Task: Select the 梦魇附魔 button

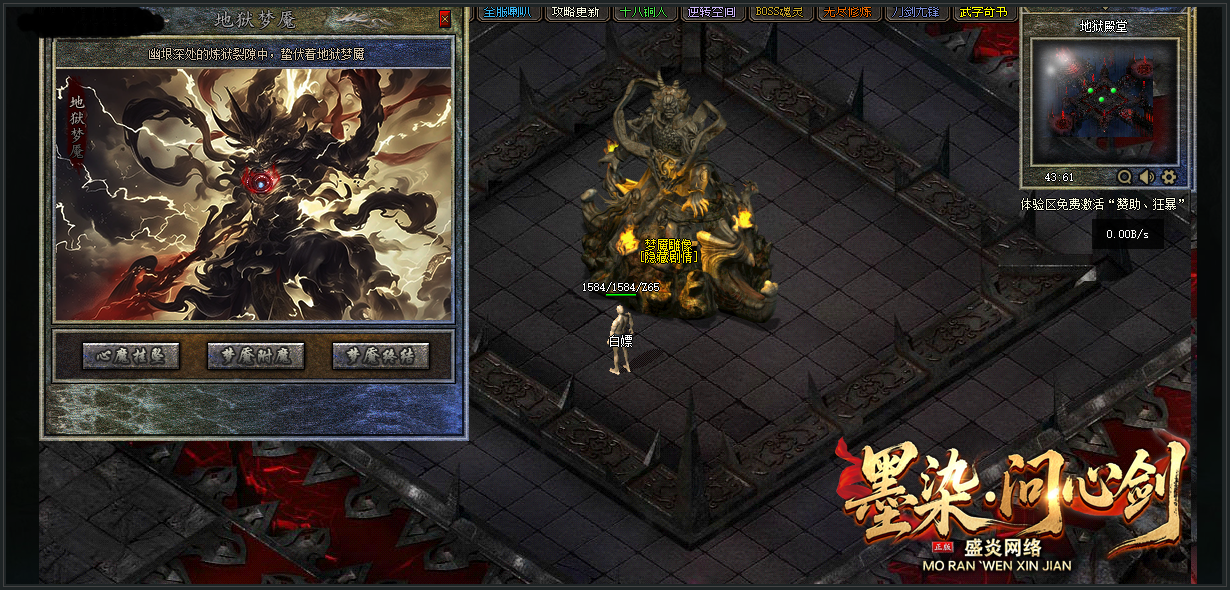Action: (255, 356)
